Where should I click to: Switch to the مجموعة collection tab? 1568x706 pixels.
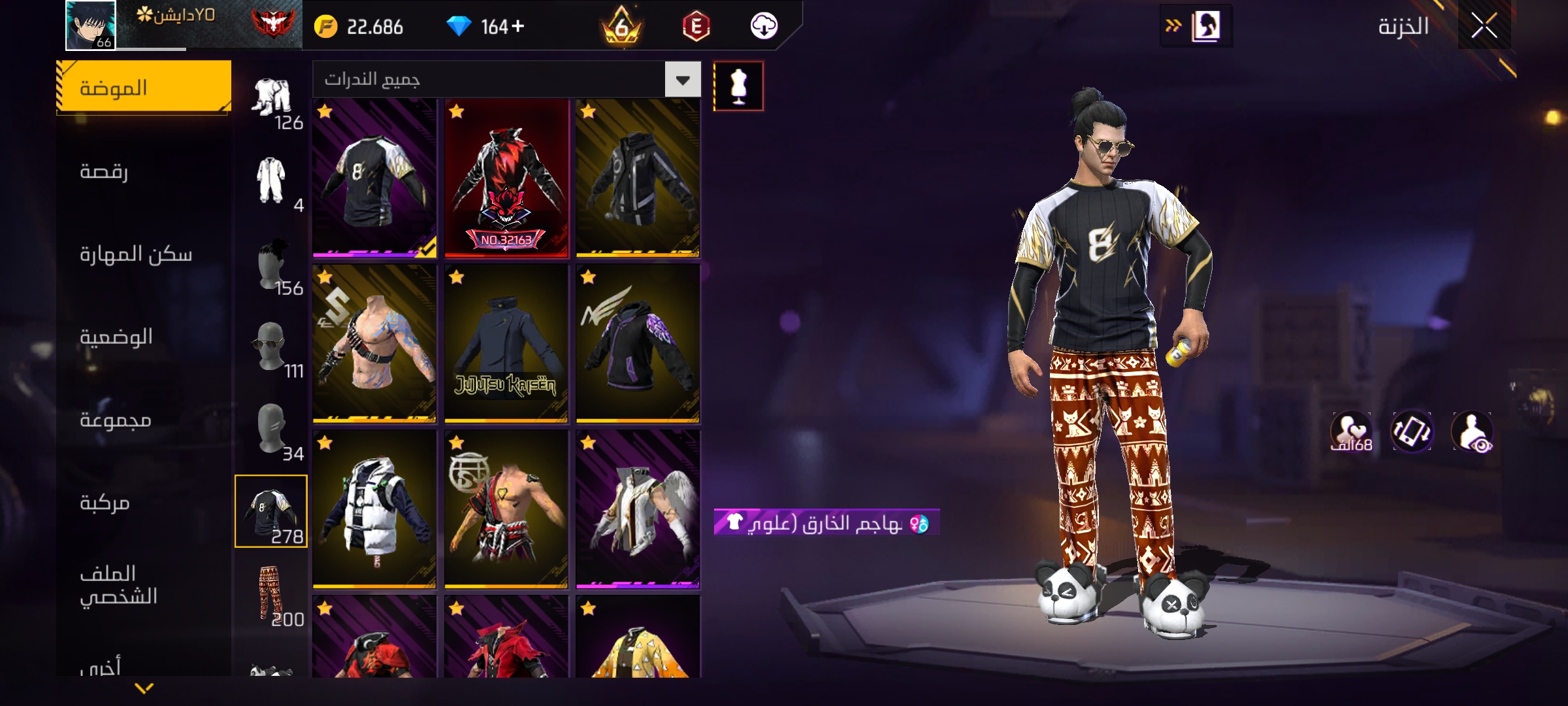point(116,420)
